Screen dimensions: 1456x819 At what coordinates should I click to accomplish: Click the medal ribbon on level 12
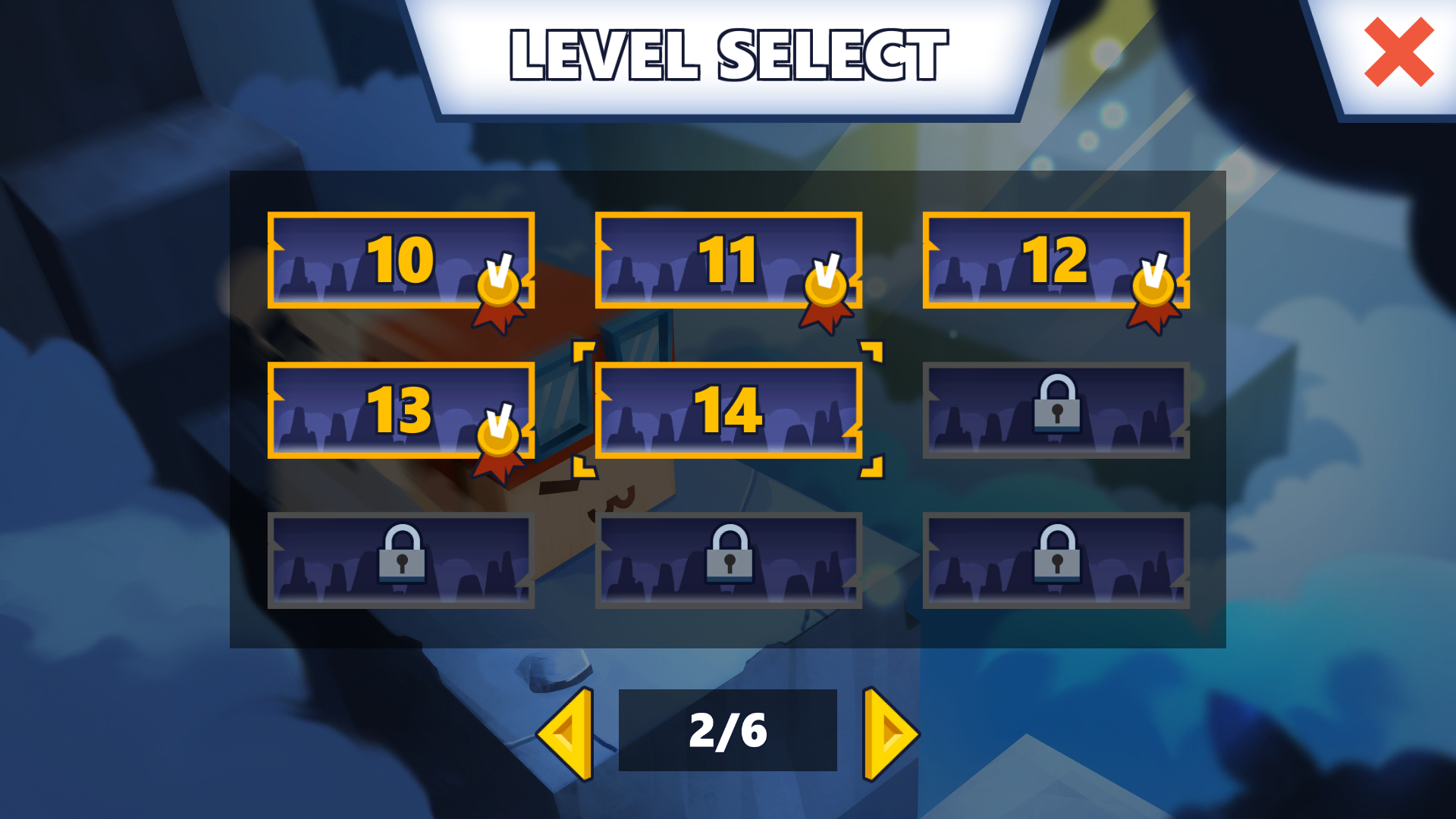pyautogui.click(x=1154, y=315)
